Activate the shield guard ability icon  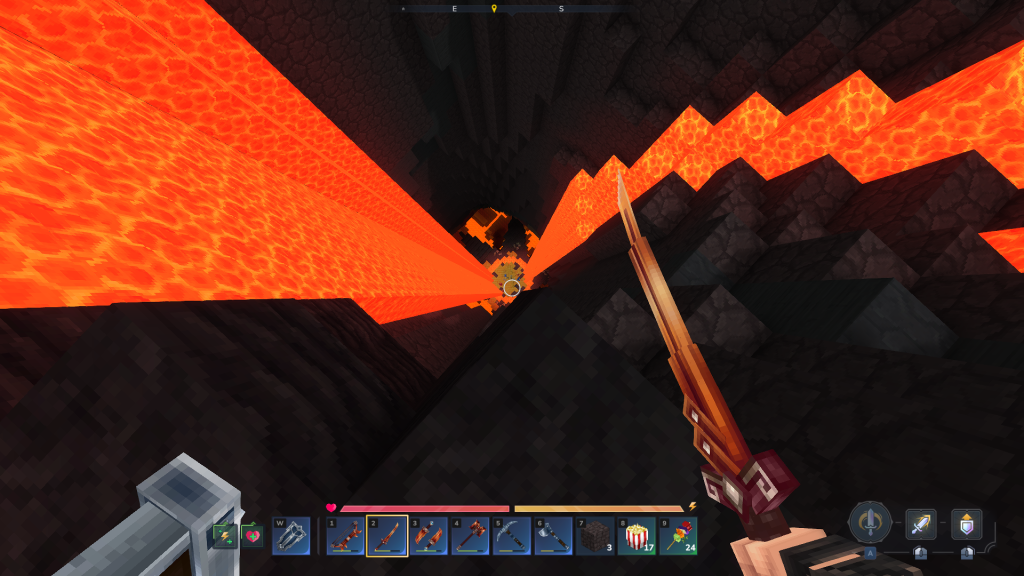966,524
